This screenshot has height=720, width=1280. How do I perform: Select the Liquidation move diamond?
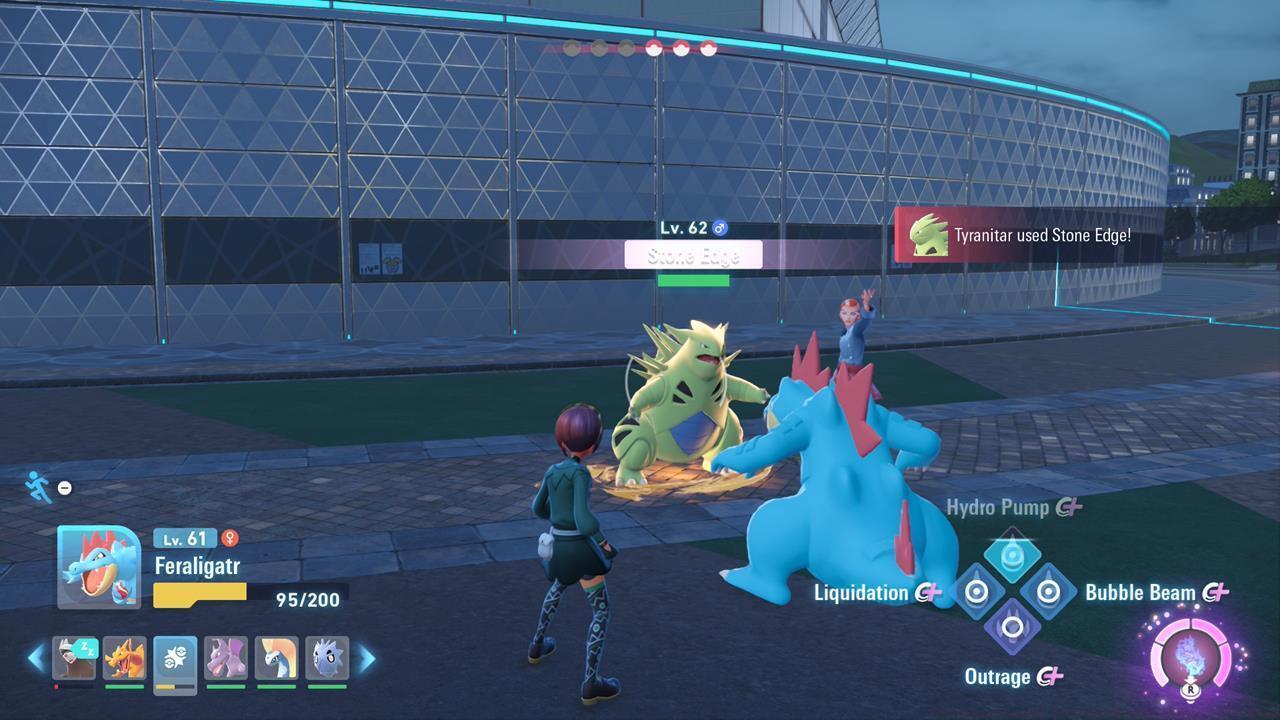976,592
